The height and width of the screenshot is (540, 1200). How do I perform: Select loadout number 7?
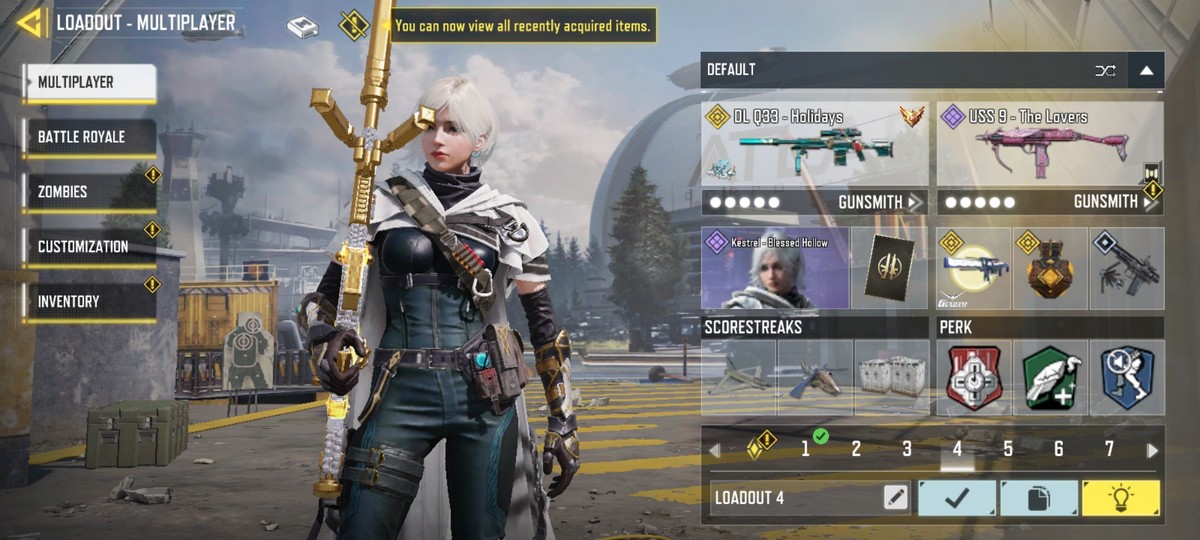coord(1109,449)
